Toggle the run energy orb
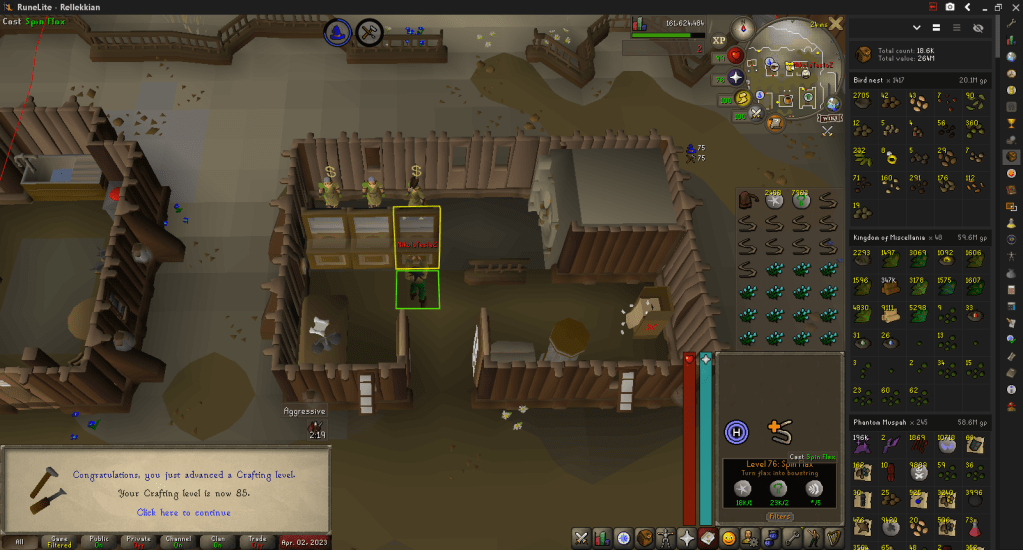This screenshot has width=1023, height=550. pos(743,98)
